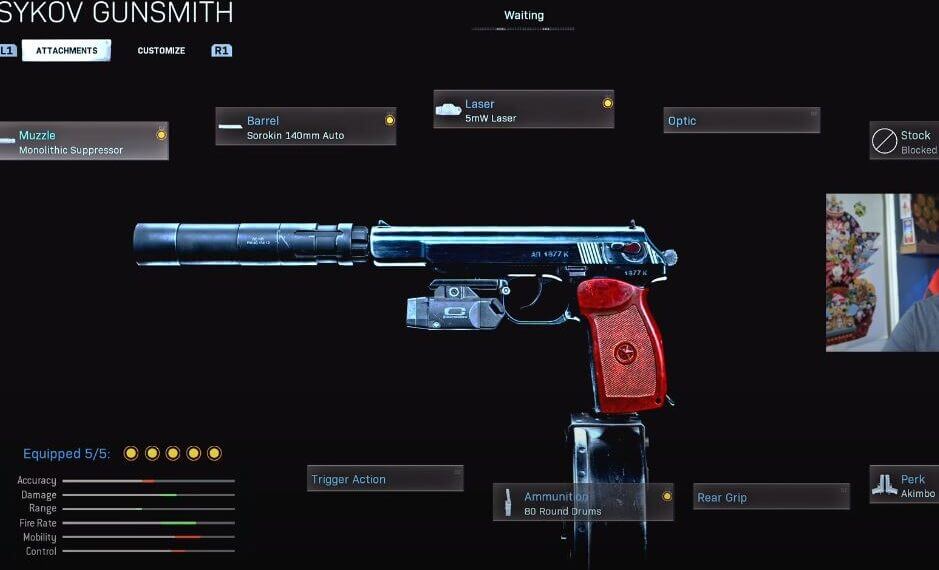Choose the Laser 5mW Laser slot
Image resolution: width=939 pixels, height=570 pixels.
click(523, 110)
